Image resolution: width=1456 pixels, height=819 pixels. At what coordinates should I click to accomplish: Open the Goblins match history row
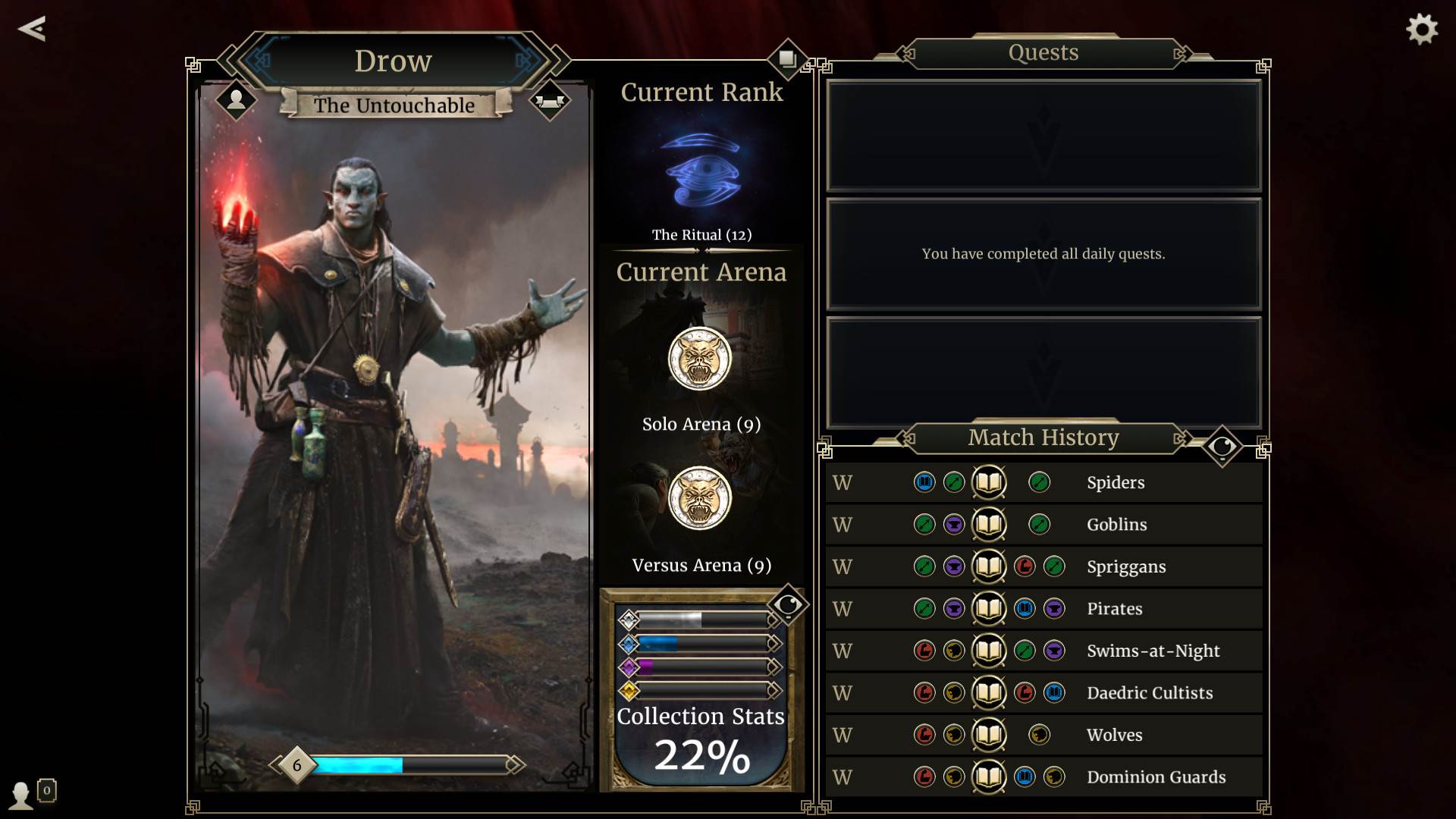tap(1043, 525)
